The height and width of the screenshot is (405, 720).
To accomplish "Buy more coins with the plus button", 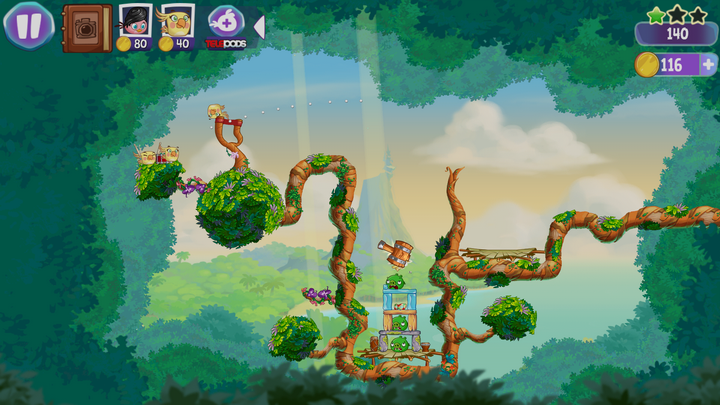I will [x=709, y=65].
